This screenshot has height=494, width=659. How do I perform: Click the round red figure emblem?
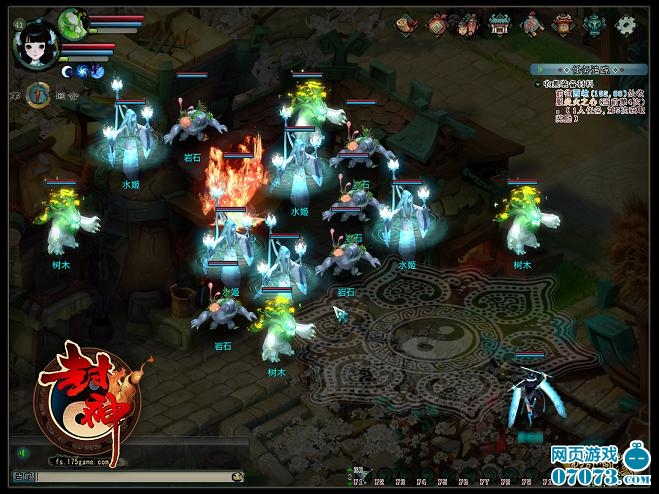(38, 94)
